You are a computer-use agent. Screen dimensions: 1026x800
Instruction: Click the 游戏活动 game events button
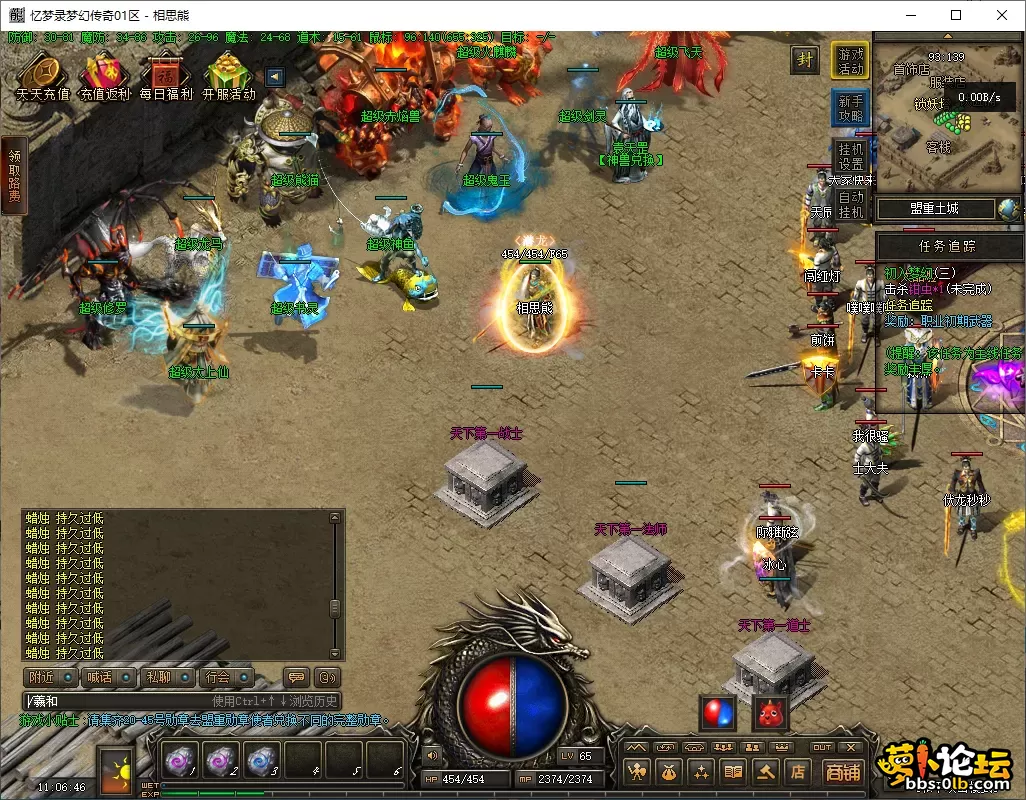pos(851,61)
